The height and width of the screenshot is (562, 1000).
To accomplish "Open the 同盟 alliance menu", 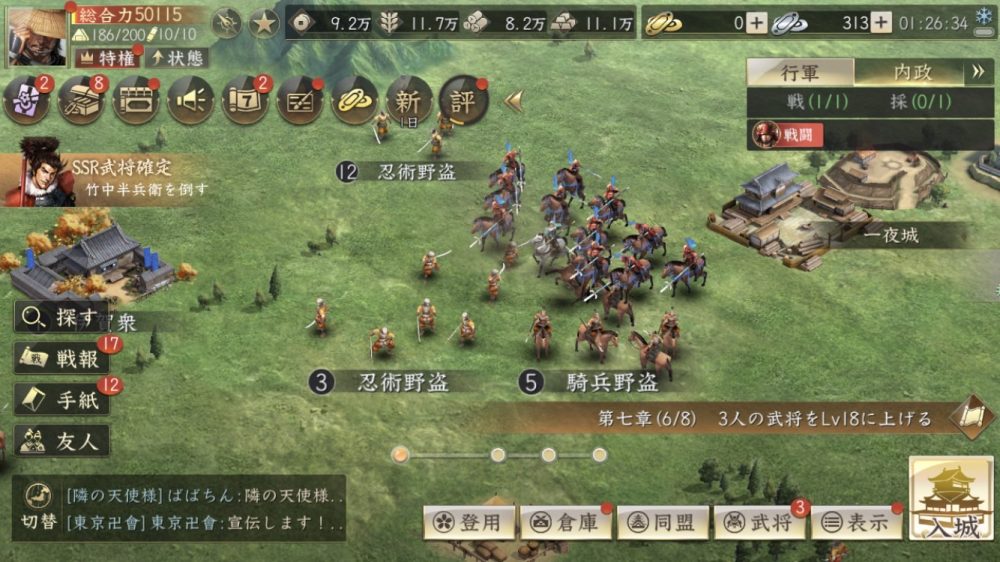I will coord(663,522).
